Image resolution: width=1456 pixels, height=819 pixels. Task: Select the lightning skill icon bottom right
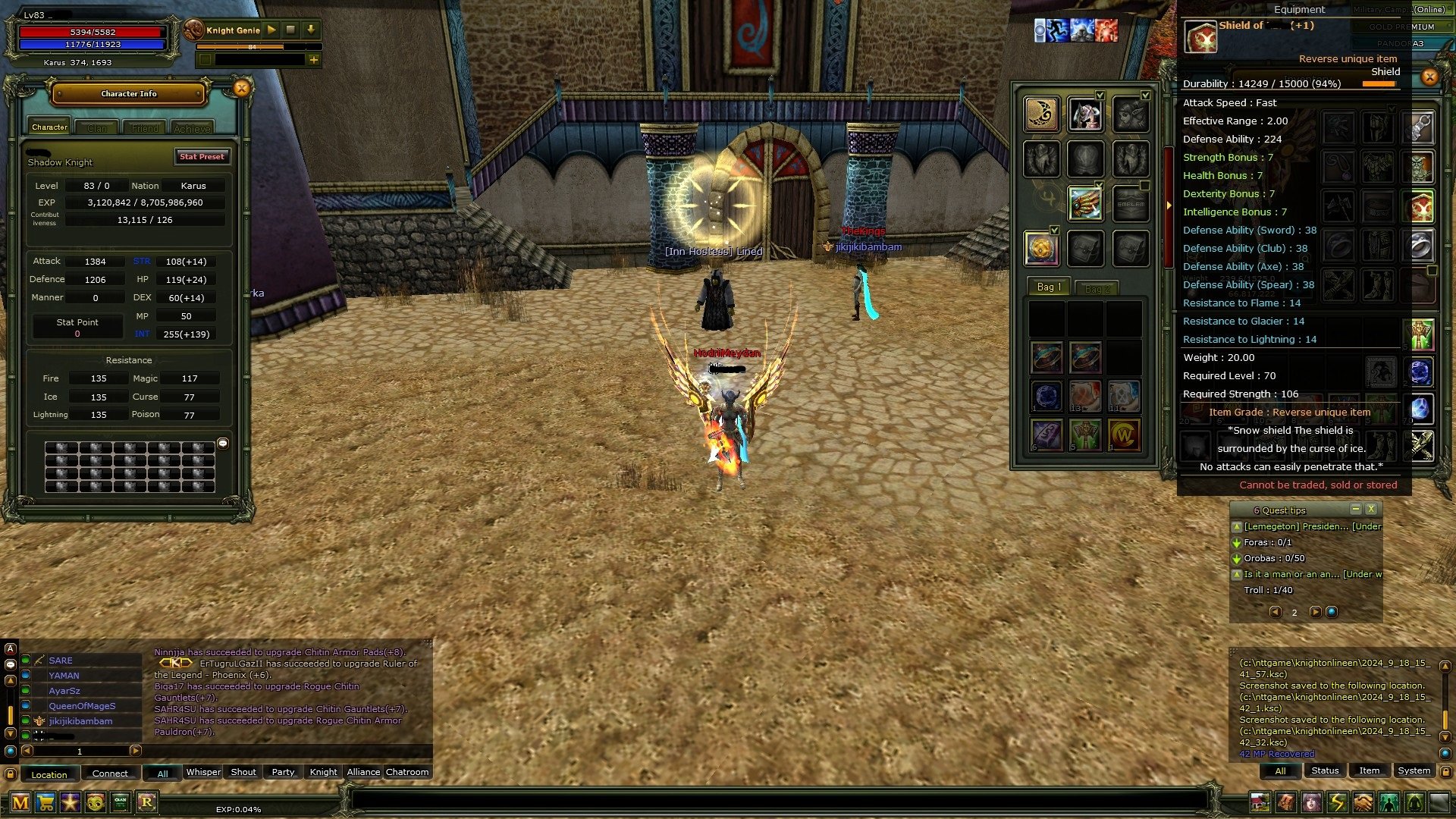coord(1335,802)
